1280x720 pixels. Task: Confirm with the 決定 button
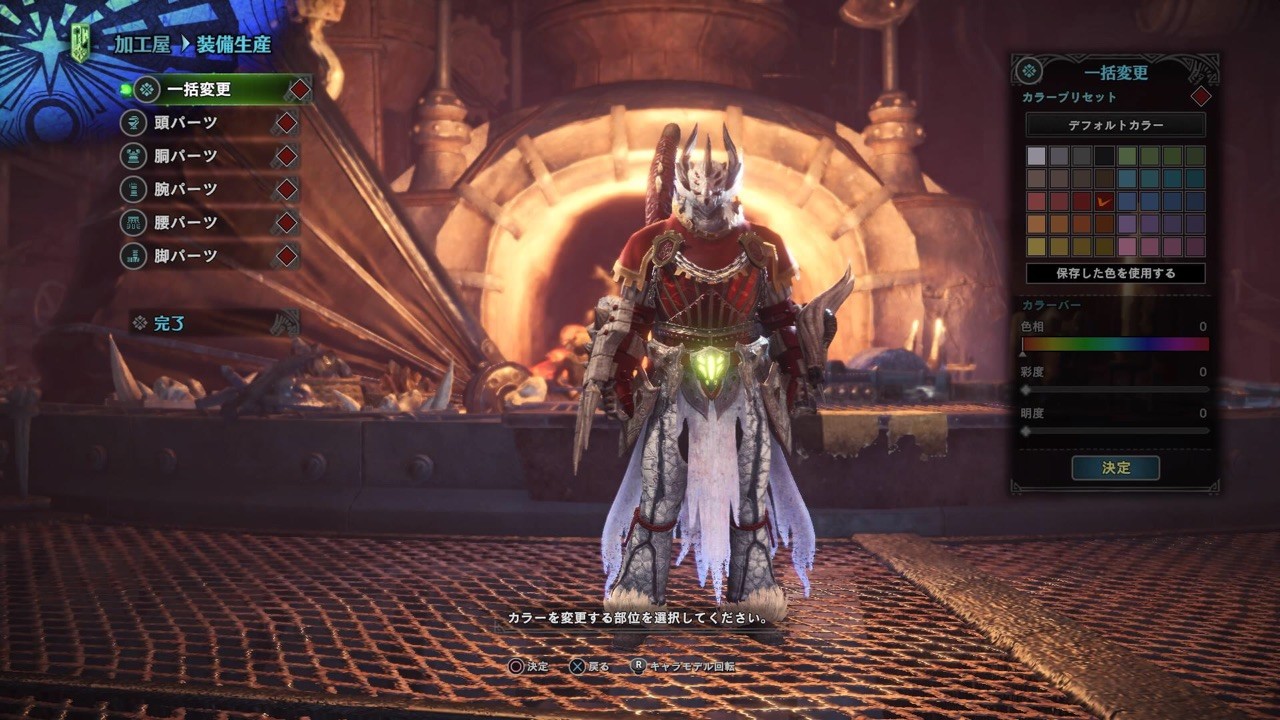coord(1115,468)
